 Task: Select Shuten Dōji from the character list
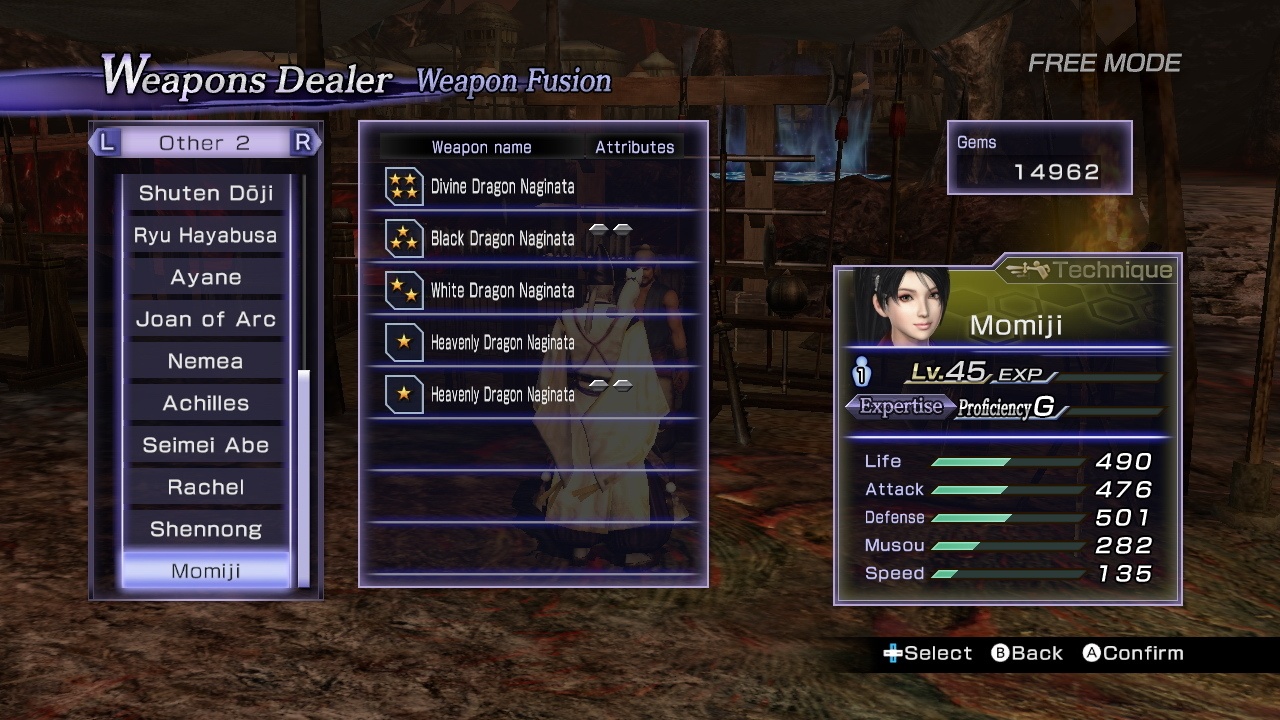click(206, 193)
